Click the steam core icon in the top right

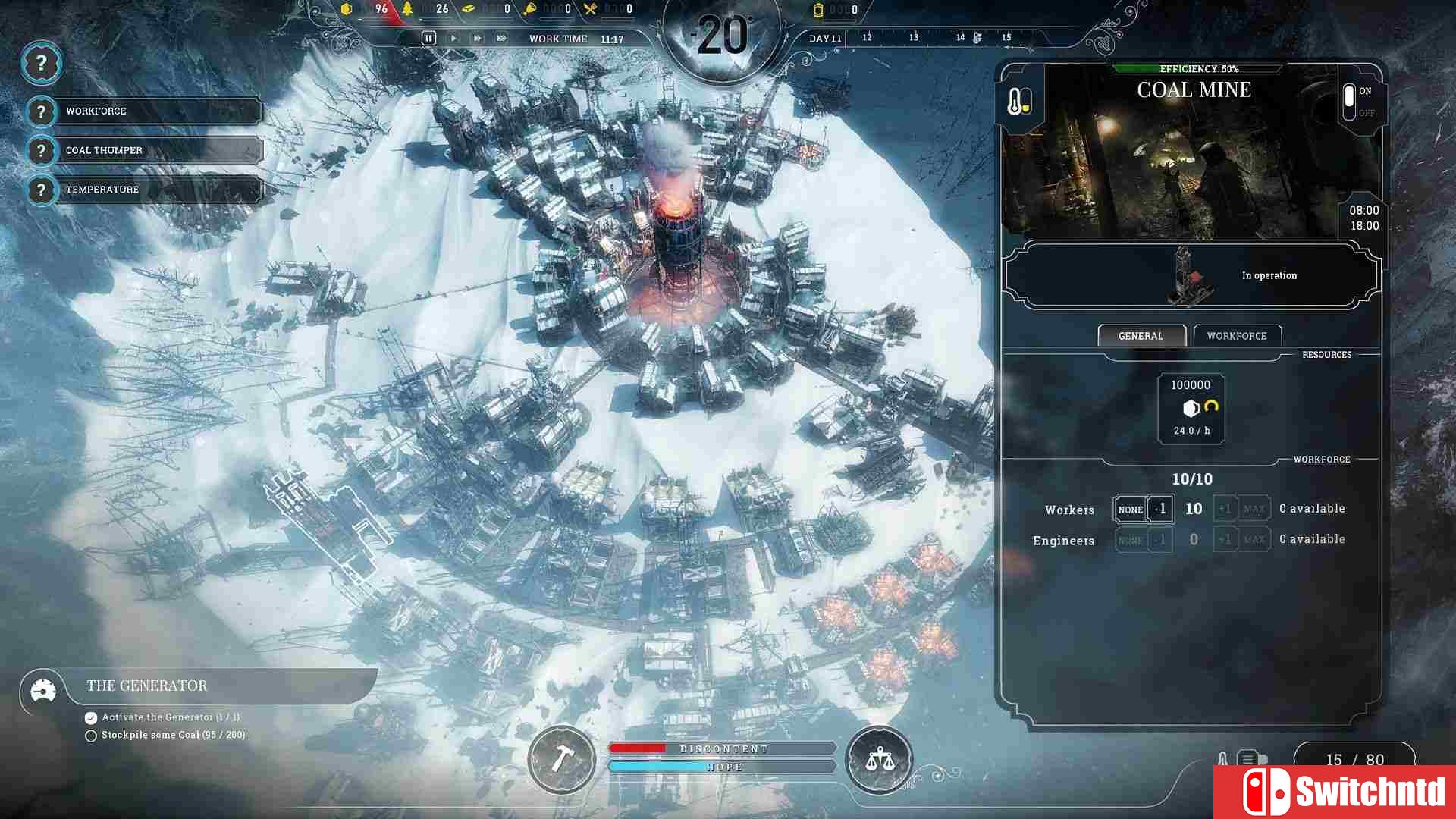819,10
